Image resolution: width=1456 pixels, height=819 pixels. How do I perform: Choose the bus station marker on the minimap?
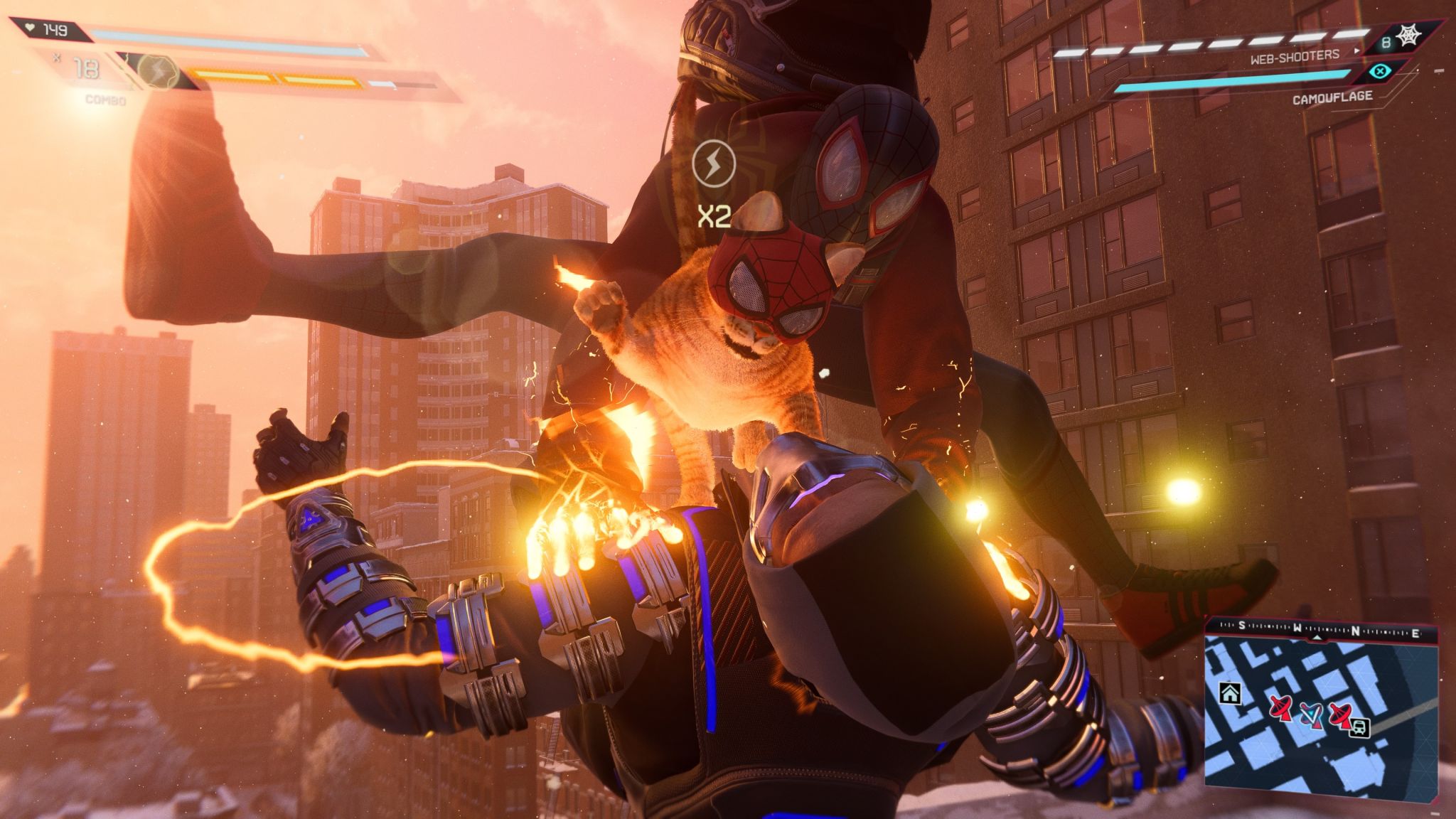coord(1360,727)
